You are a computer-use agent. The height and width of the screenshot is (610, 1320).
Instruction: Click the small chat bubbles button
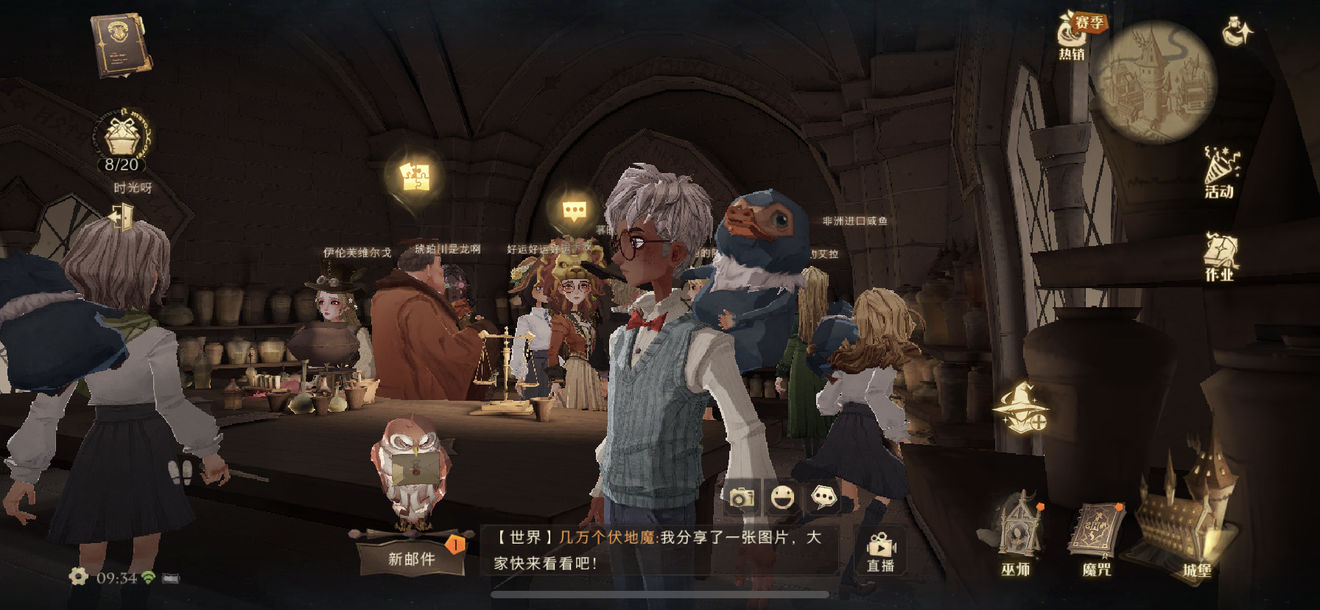pyautogui.click(x=823, y=497)
